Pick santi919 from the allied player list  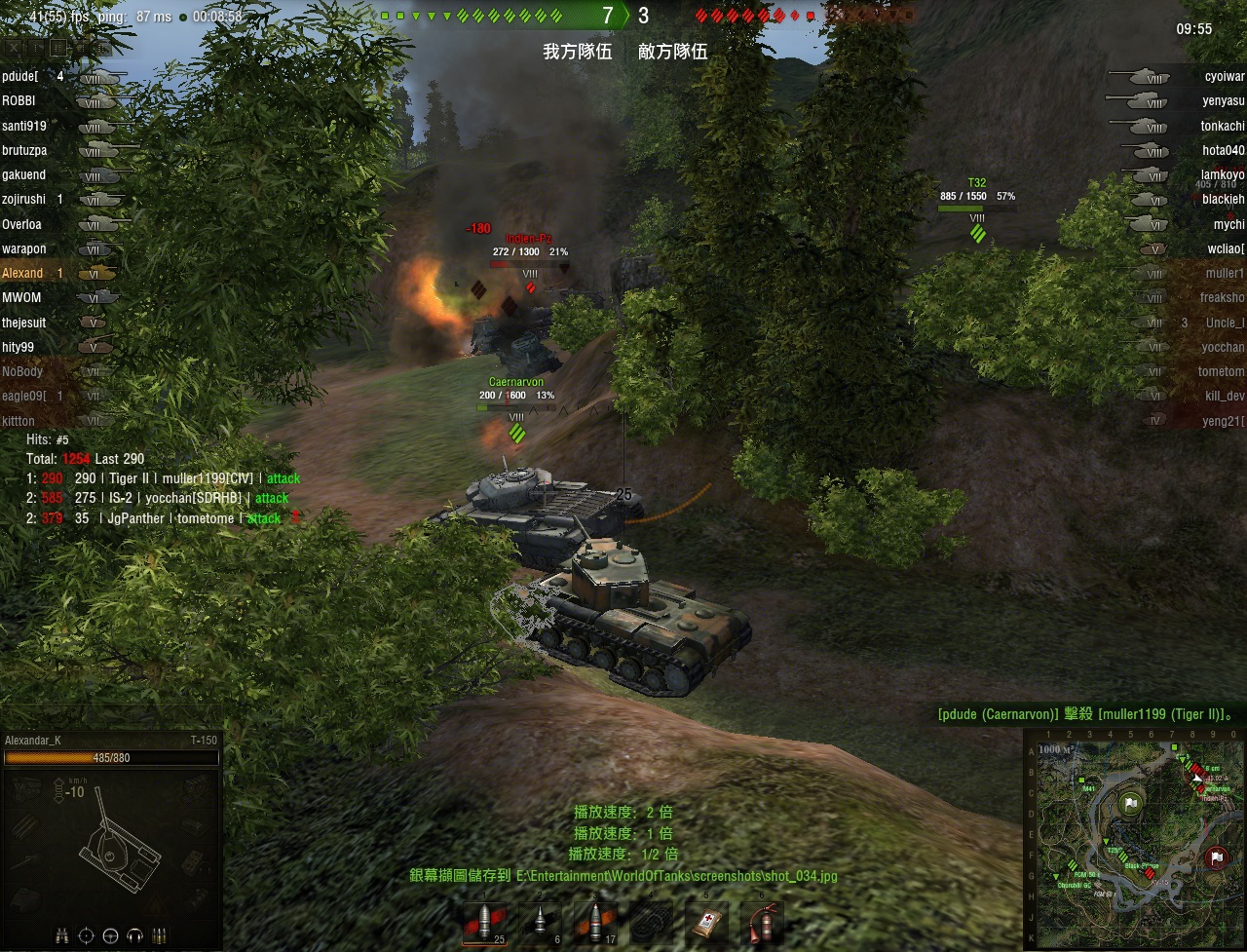pos(24,126)
